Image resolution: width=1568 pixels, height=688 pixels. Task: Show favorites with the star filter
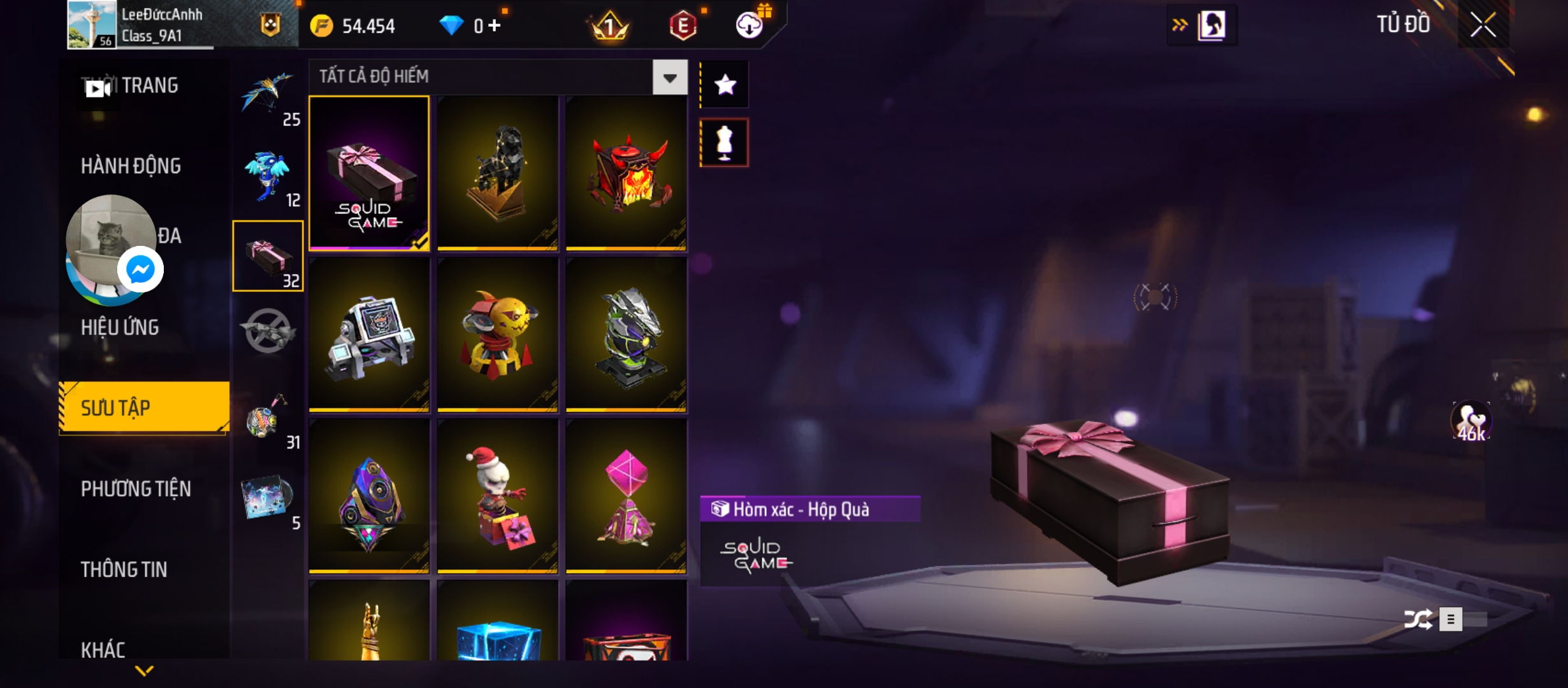725,85
